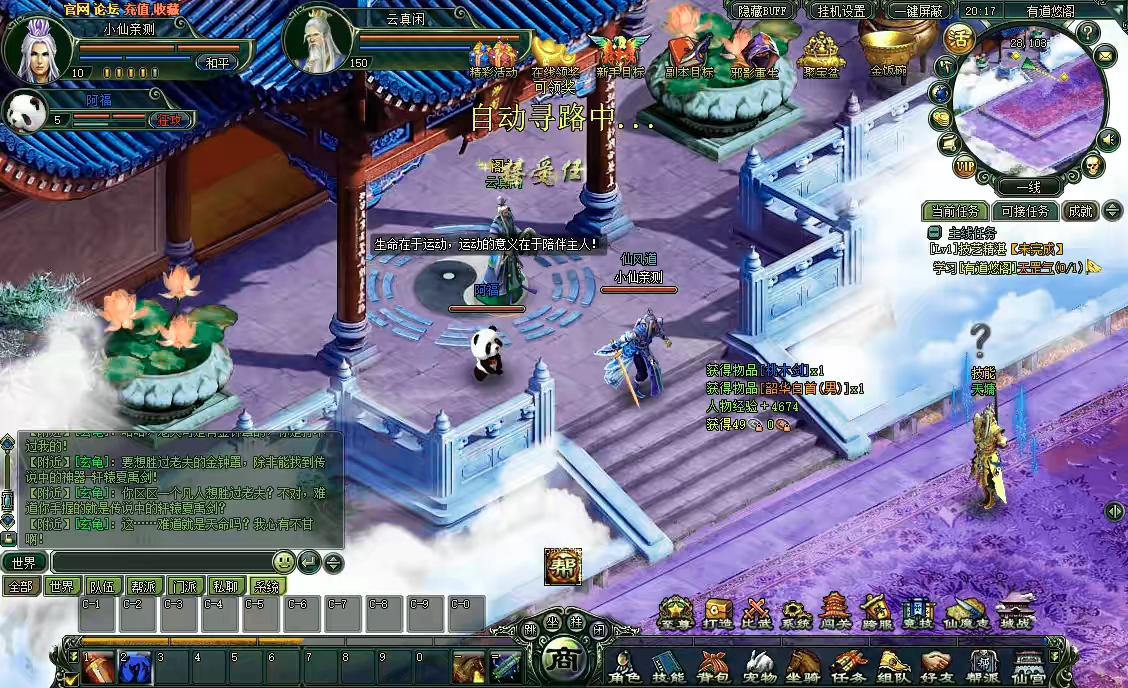
Task: Open the 挂机设置 auto-battle settings
Action: coord(840,11)
